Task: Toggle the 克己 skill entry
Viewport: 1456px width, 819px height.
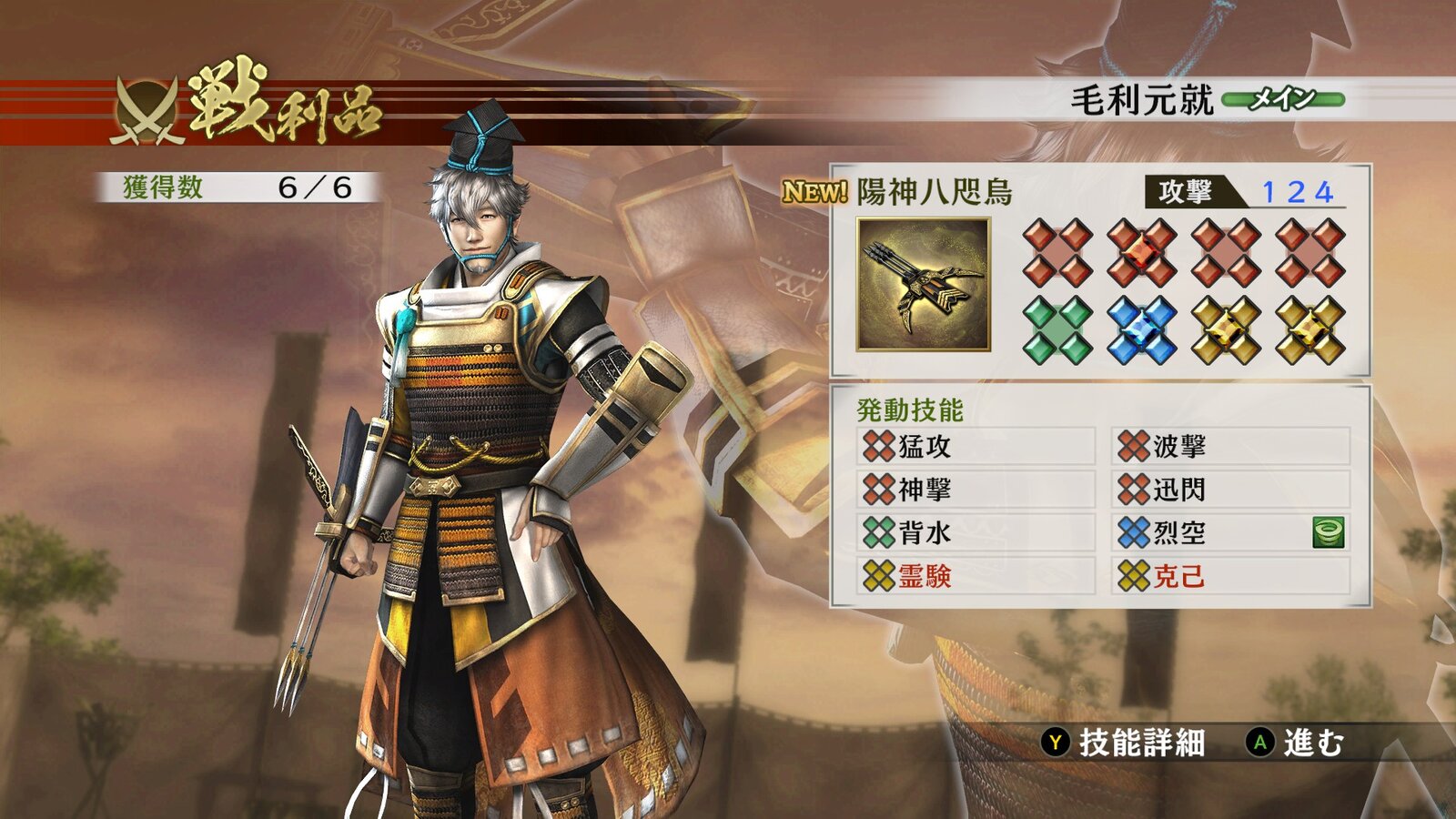Action: pos(1177,578)
